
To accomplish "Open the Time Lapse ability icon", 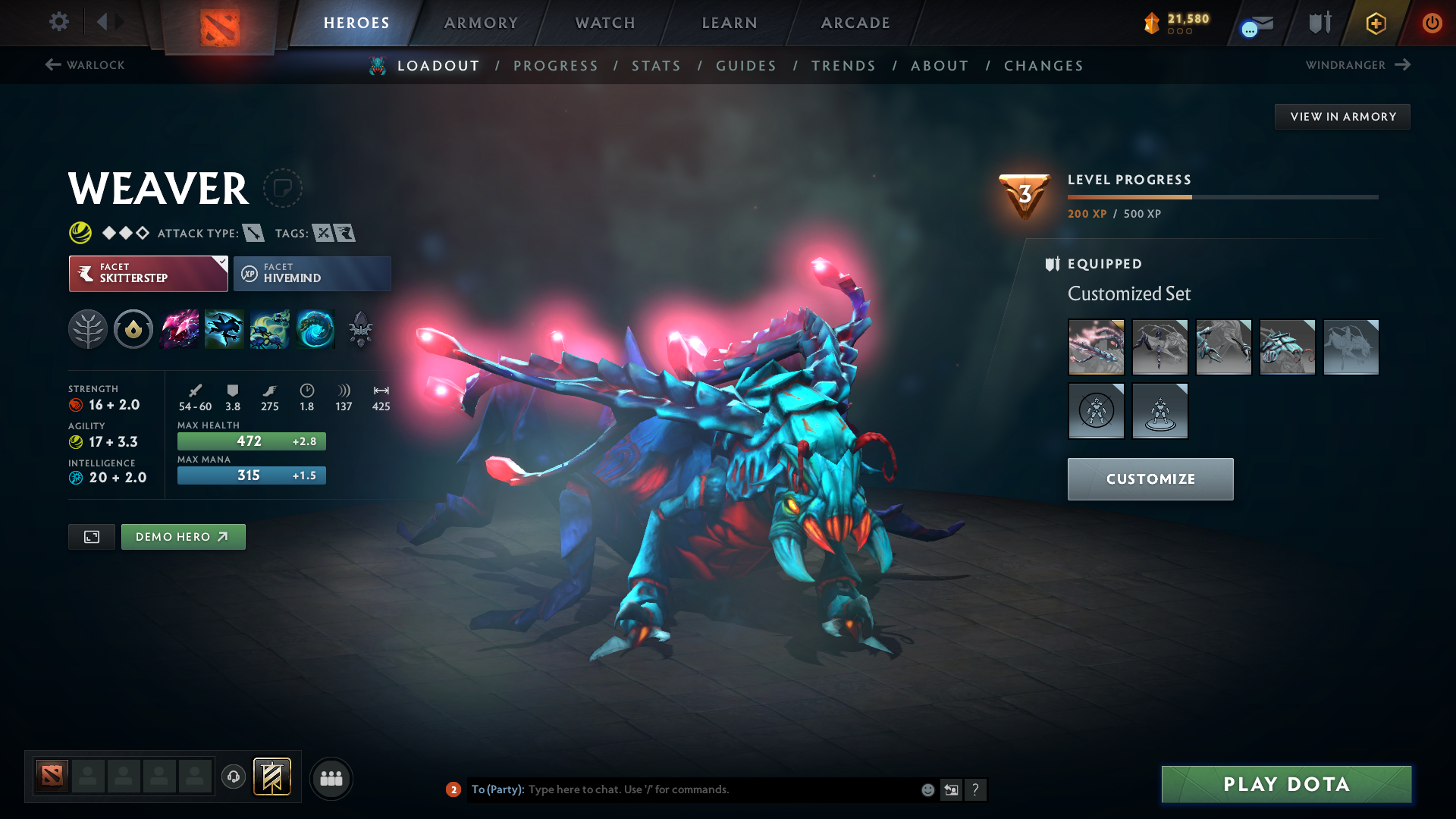I will tap(315, 329).
